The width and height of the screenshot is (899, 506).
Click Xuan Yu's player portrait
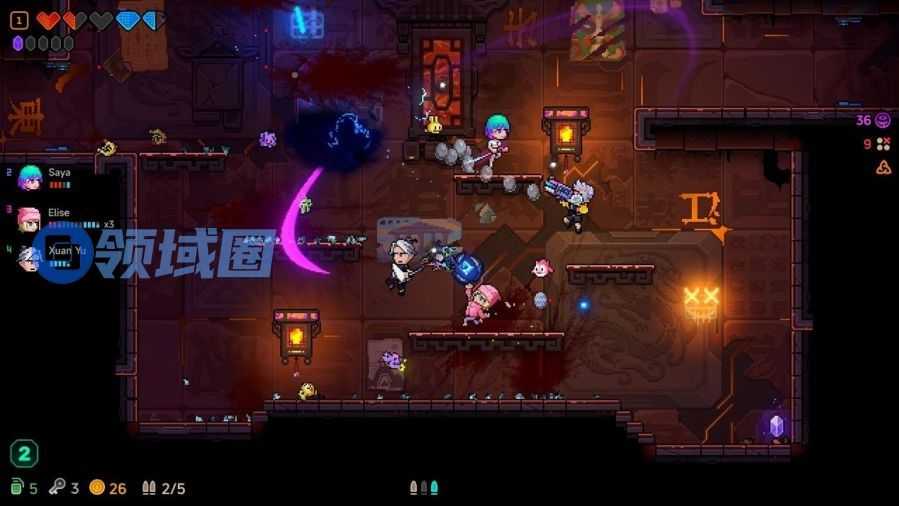point(30,257)
